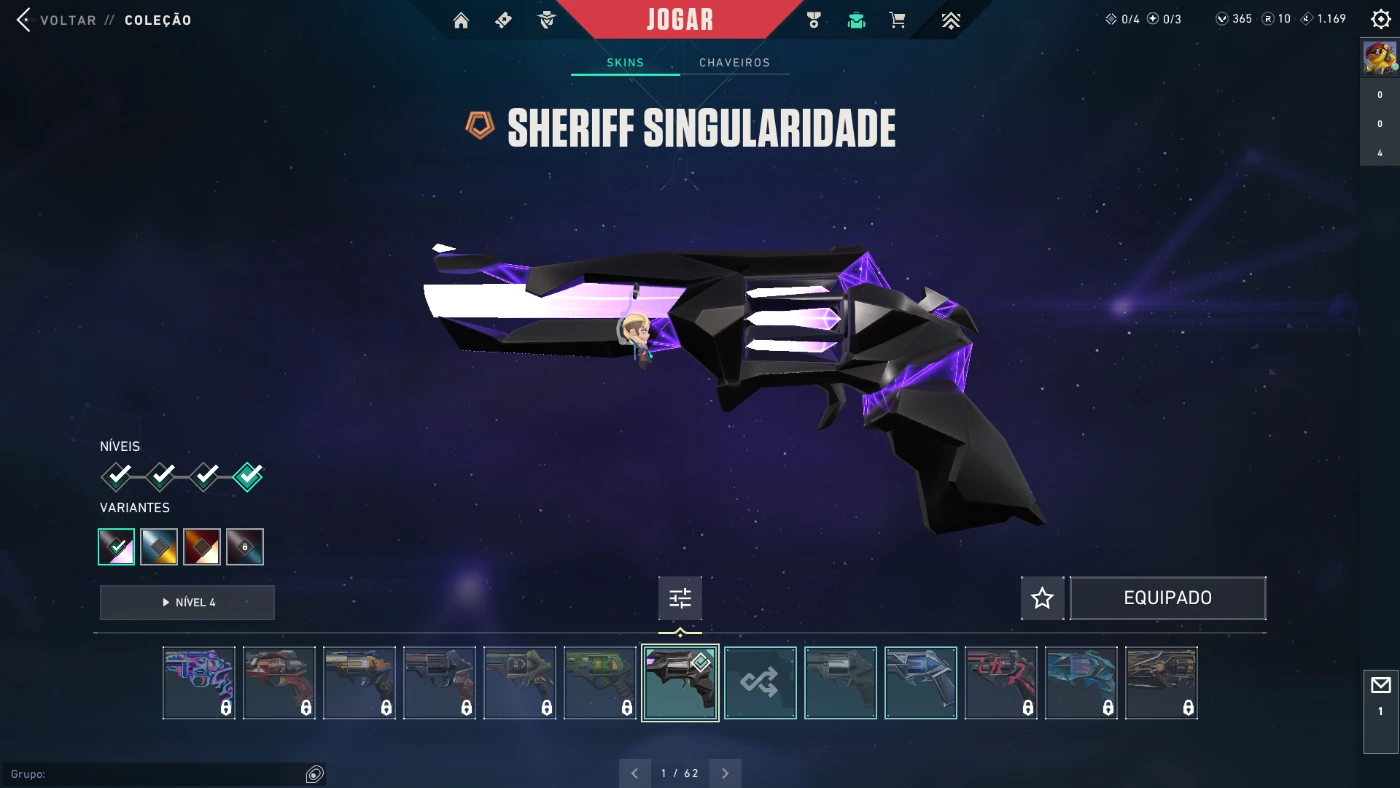Click the player avatar portrait
This screenshot has width=1400, height=788.
point(1380,58)
